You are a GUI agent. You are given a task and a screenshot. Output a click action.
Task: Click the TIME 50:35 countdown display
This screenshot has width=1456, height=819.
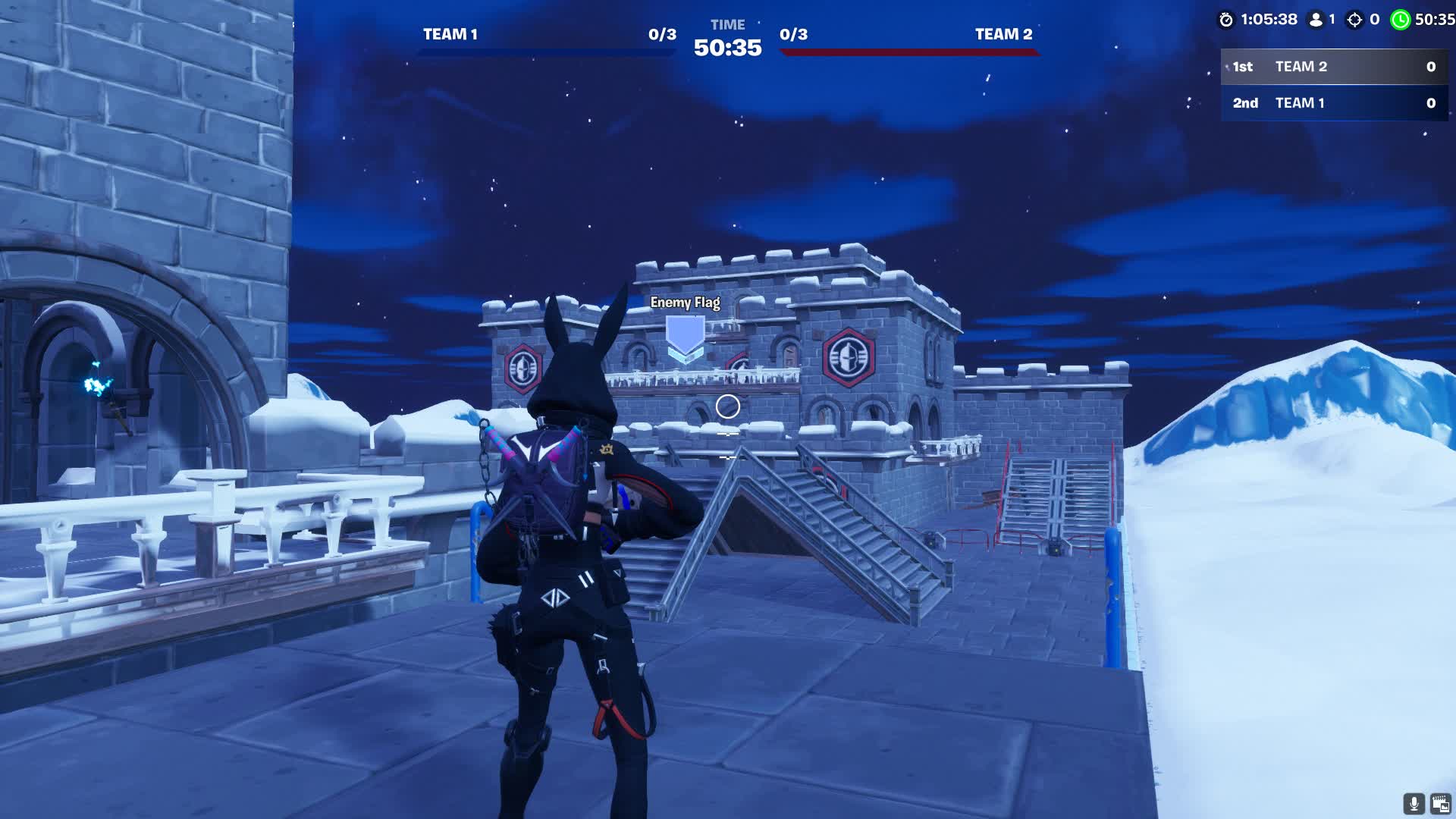726,38
